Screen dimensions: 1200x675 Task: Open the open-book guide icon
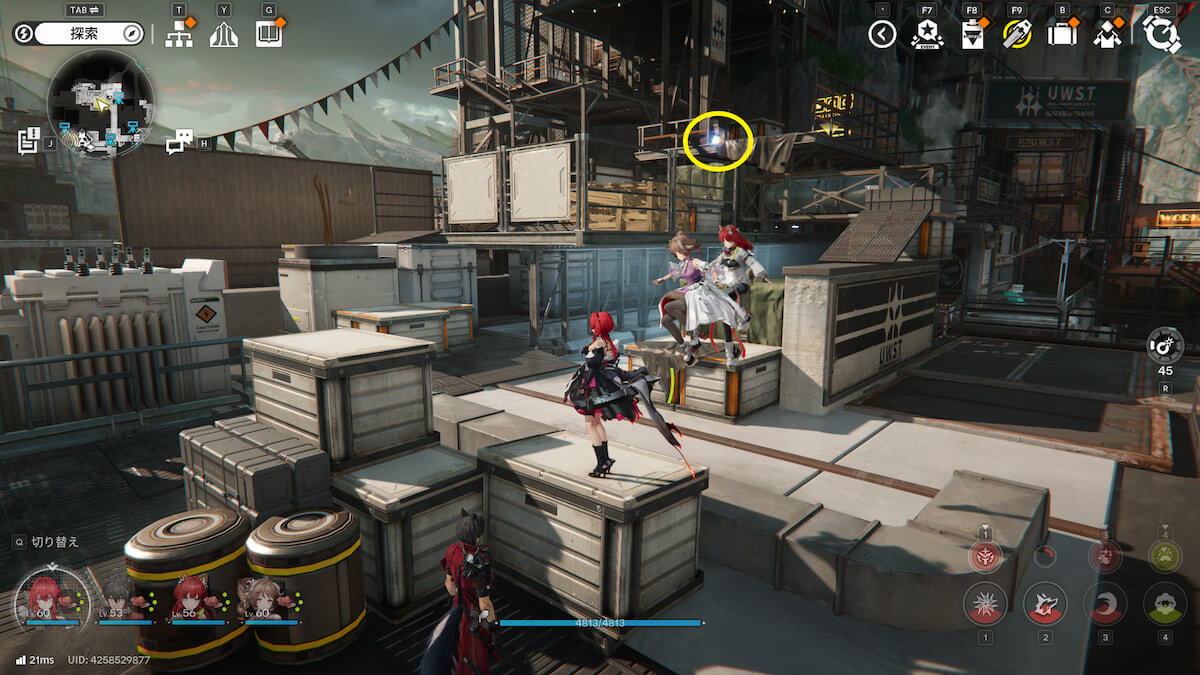pyautogui.click(x=268, y=34)
